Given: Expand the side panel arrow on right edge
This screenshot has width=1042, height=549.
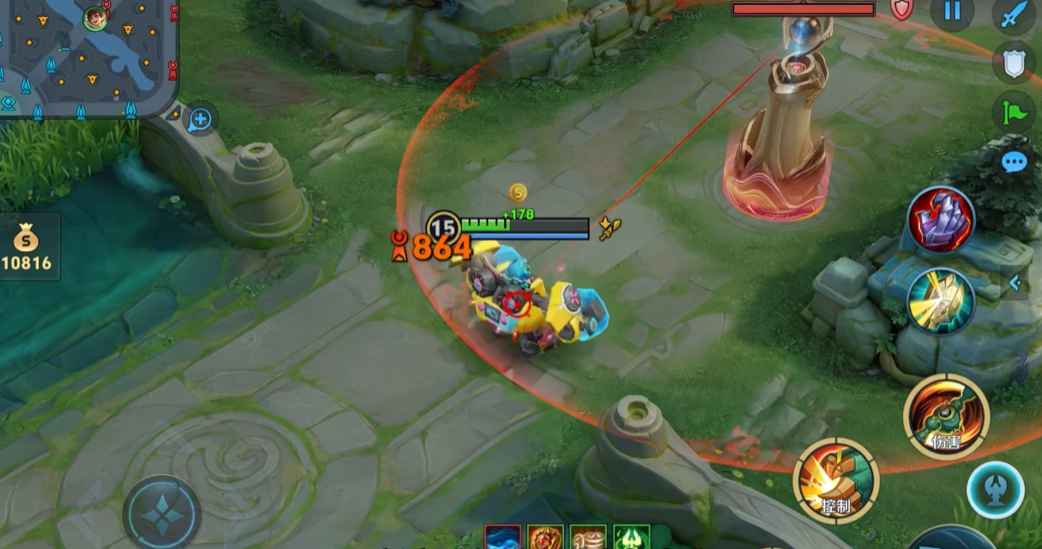Looking at the screenshot, I should point(1015,283).
